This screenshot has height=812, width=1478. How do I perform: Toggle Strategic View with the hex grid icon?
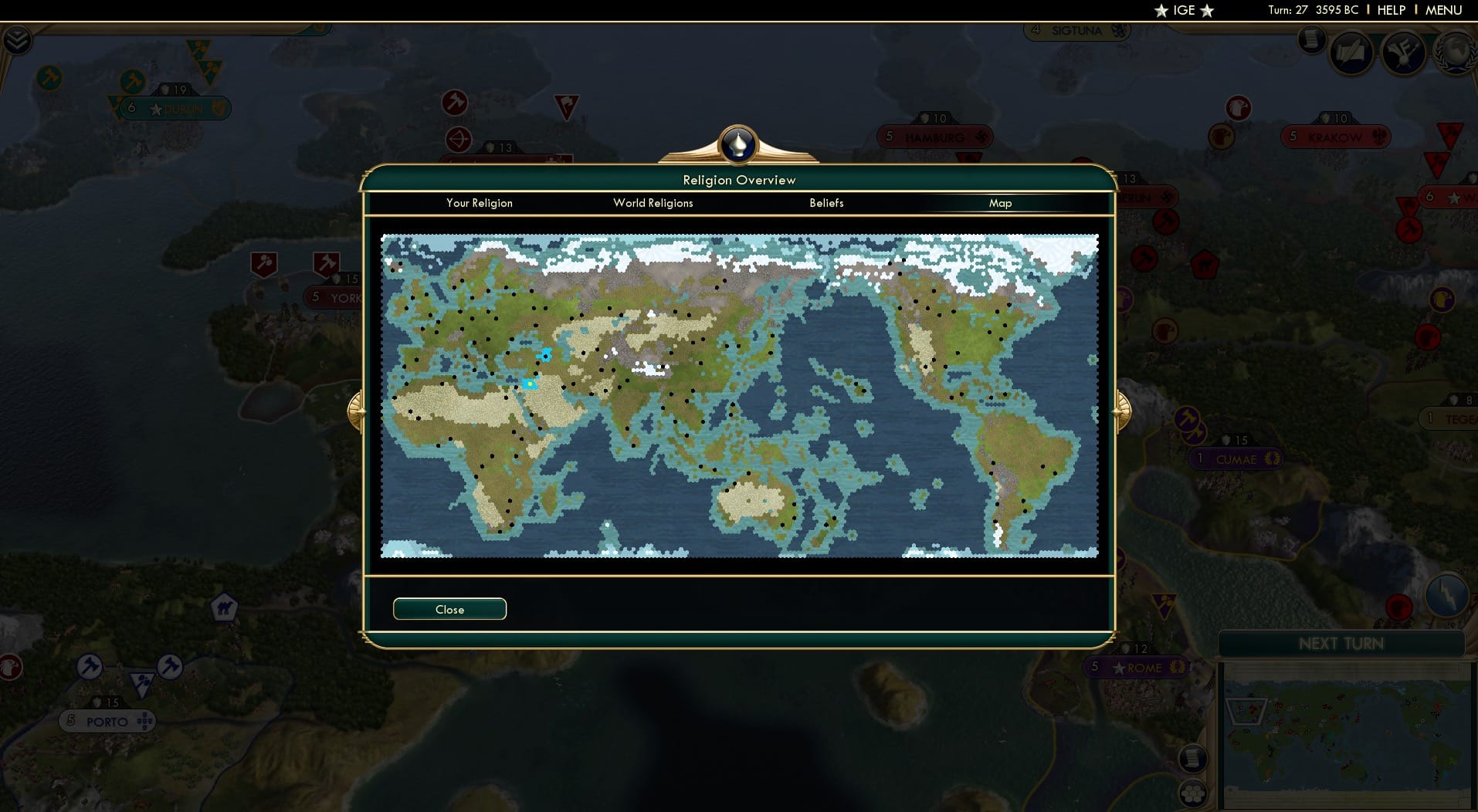pos(1193,793)
